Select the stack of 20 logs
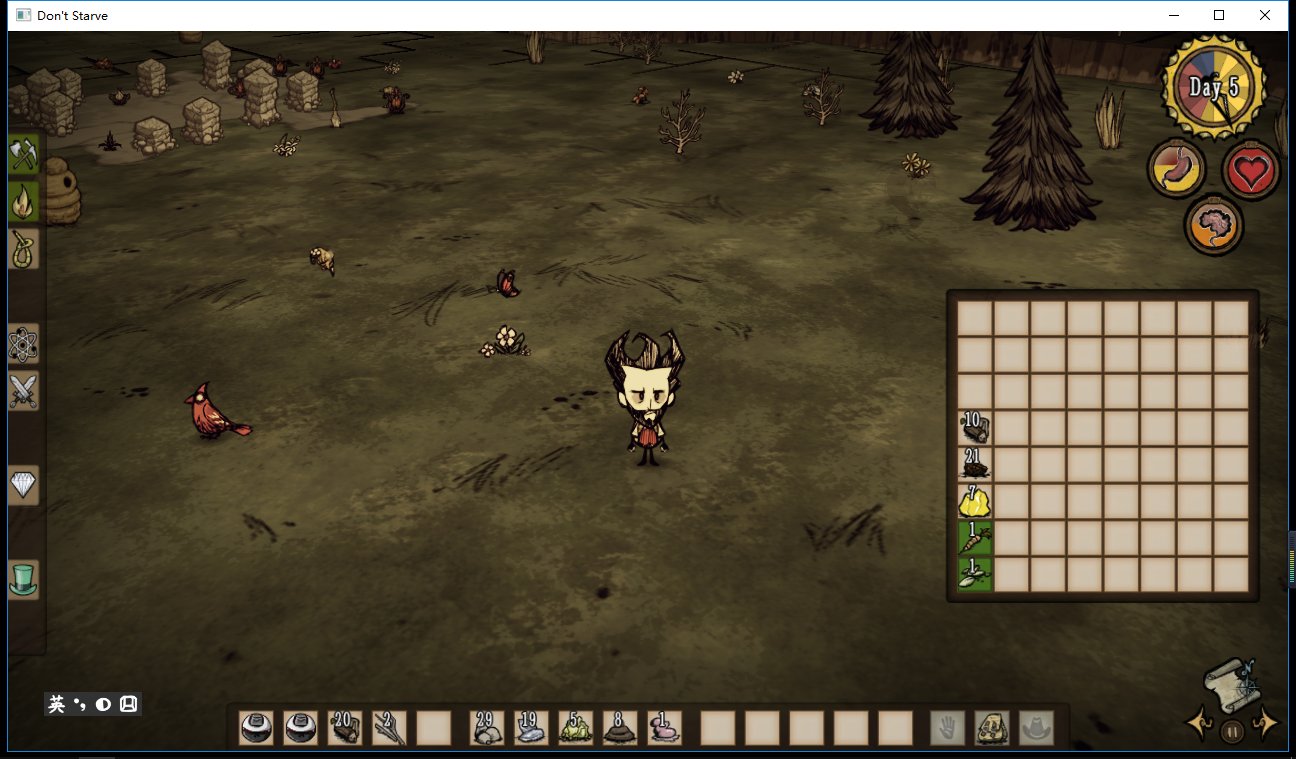This screenshot has width=1296, height=759. tap(345, 728)
